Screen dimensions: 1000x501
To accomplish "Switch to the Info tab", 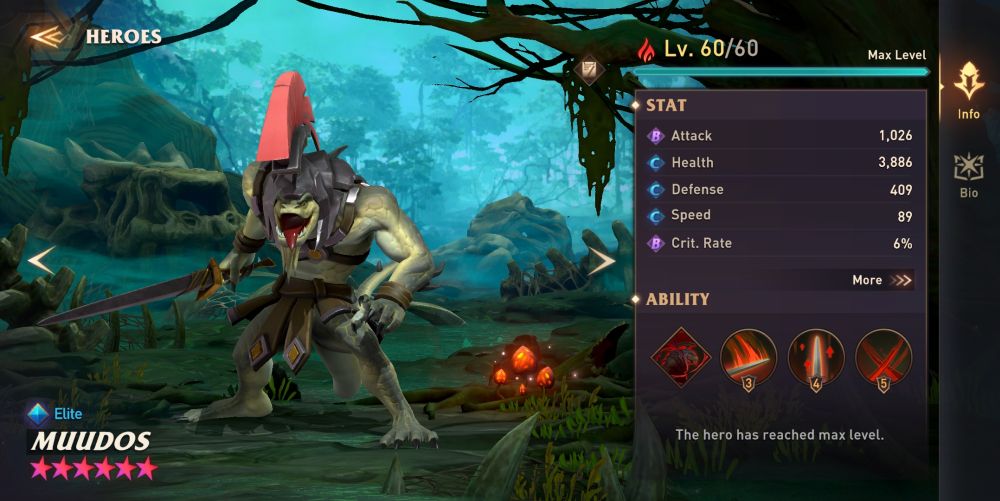I will [968, 90].
